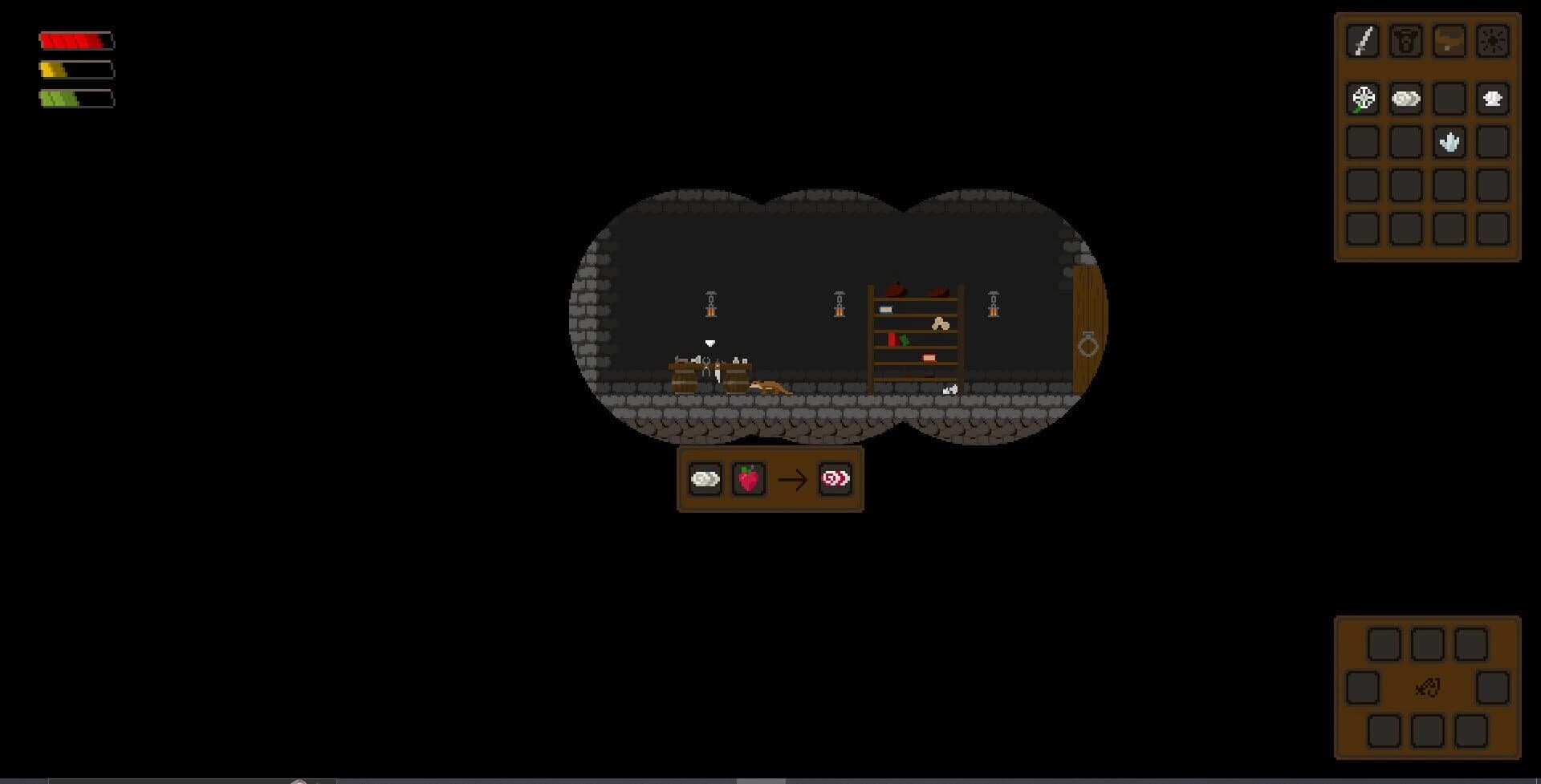Image resolution: width=1541 pixels, height=784 pixels.
Task: Click the wool bundle inventory item
Action: 1404,99
